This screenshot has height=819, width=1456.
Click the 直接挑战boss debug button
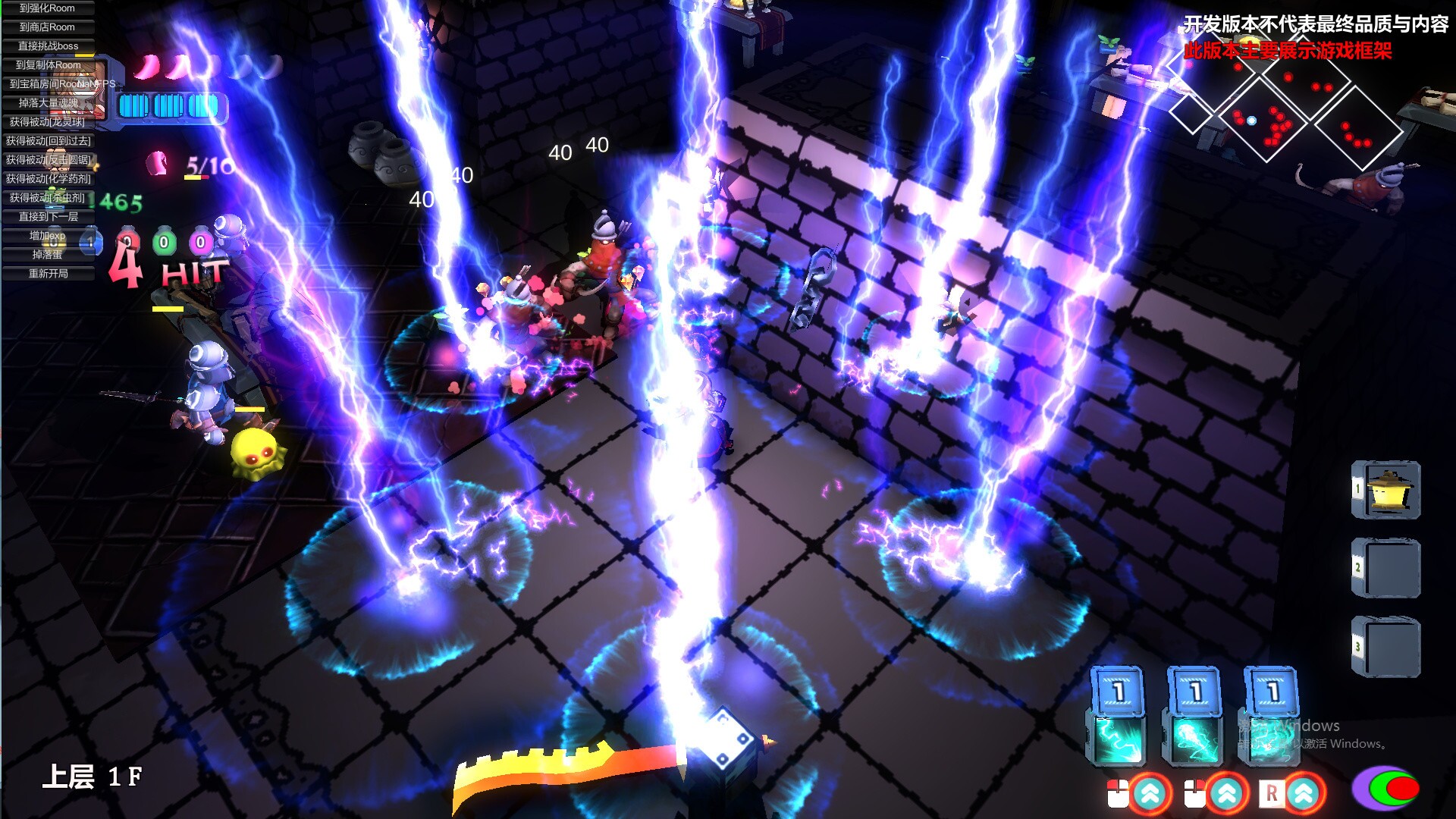tap(47, 46)
